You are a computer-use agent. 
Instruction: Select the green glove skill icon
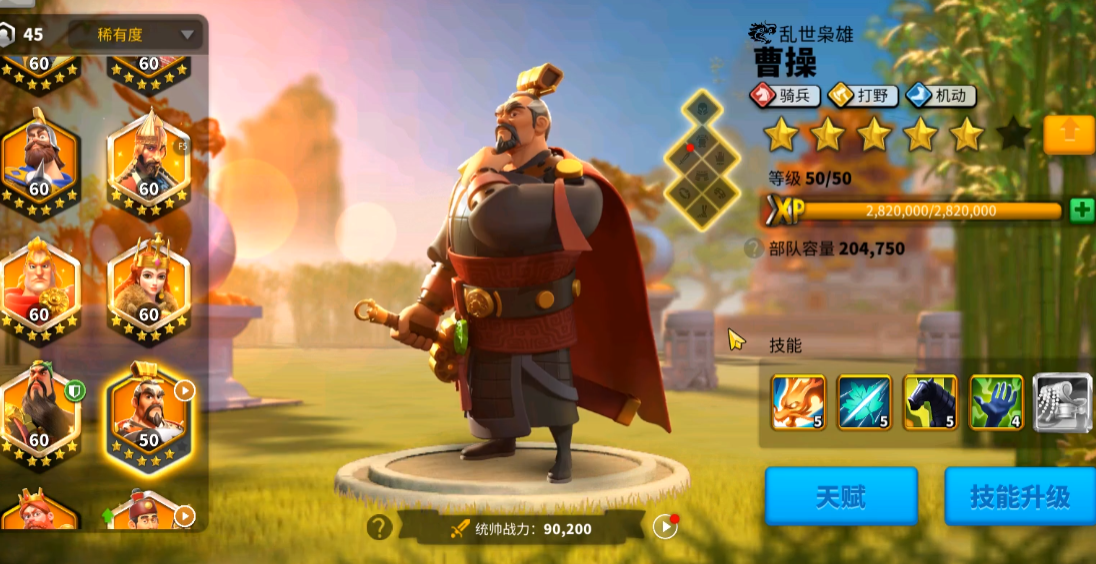click(x=996, y=403)
